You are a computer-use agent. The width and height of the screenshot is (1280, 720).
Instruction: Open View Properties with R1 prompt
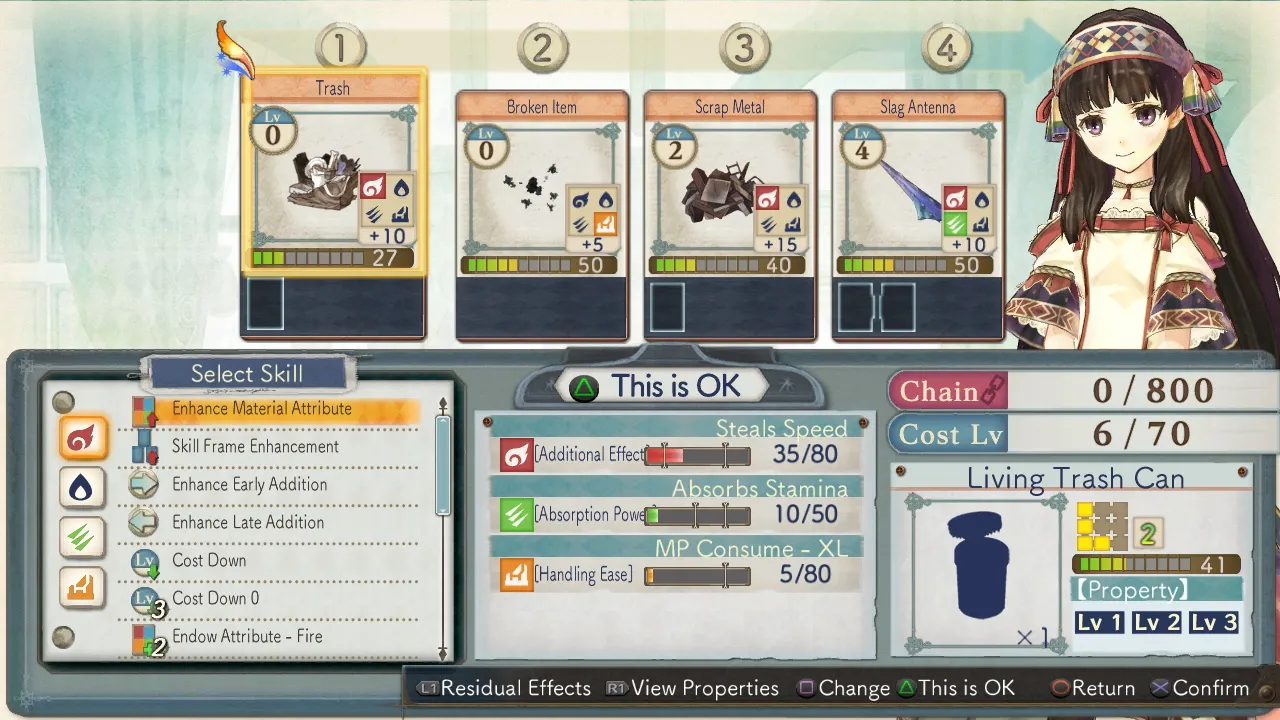click(x=692, y=688)
